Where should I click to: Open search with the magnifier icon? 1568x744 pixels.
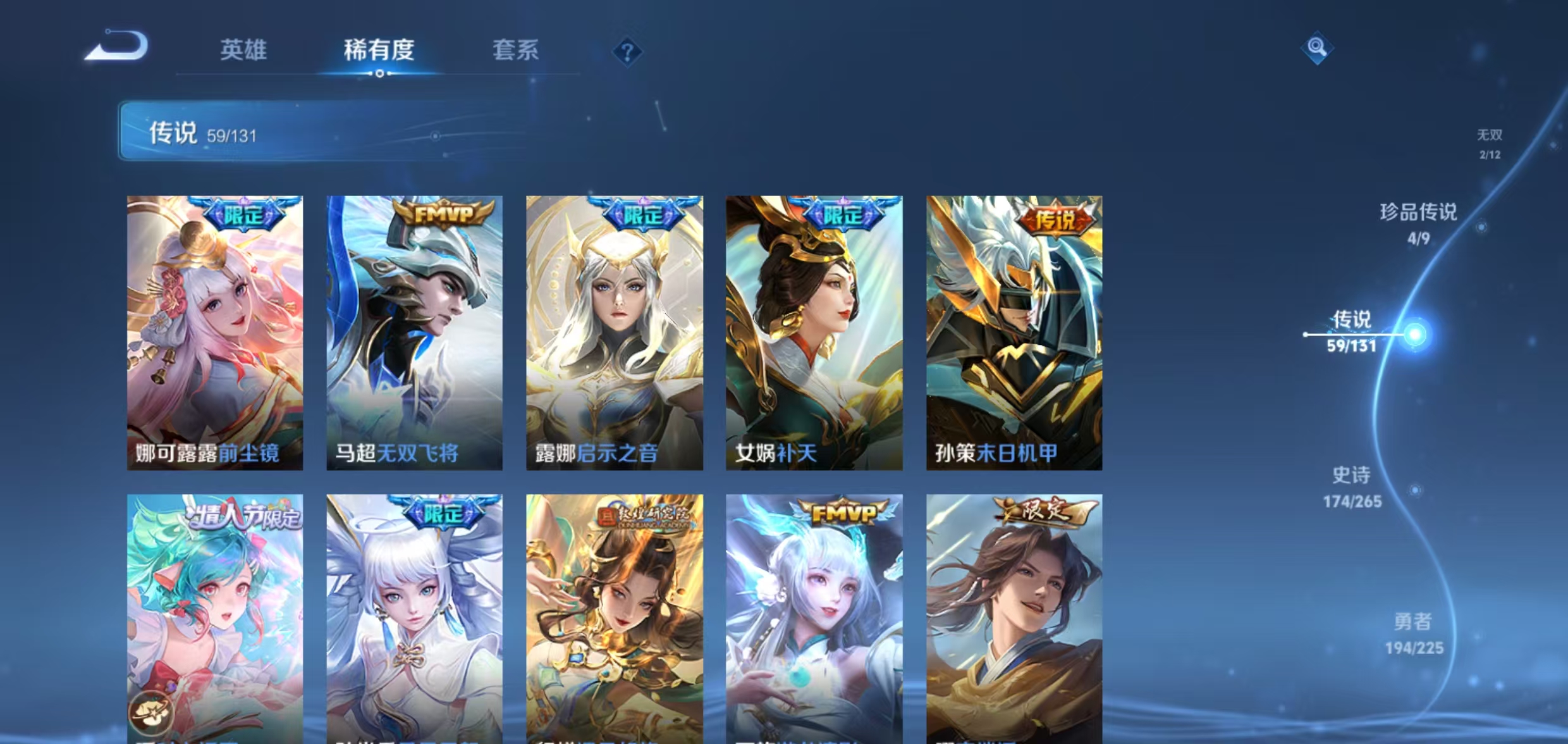coord(1318,47)
